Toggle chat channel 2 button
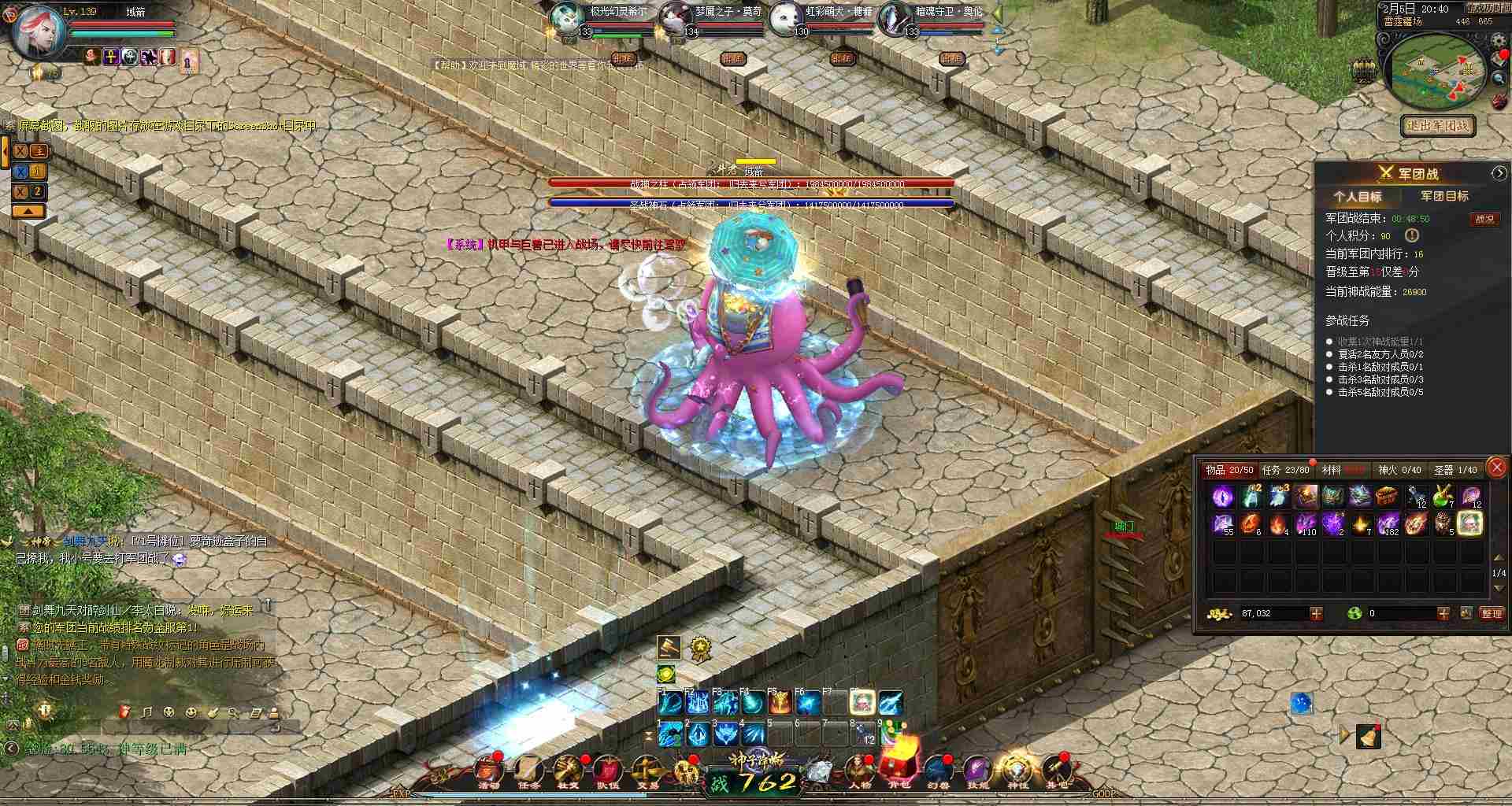This screenshot has height=806, width=1512. (36, 190)
